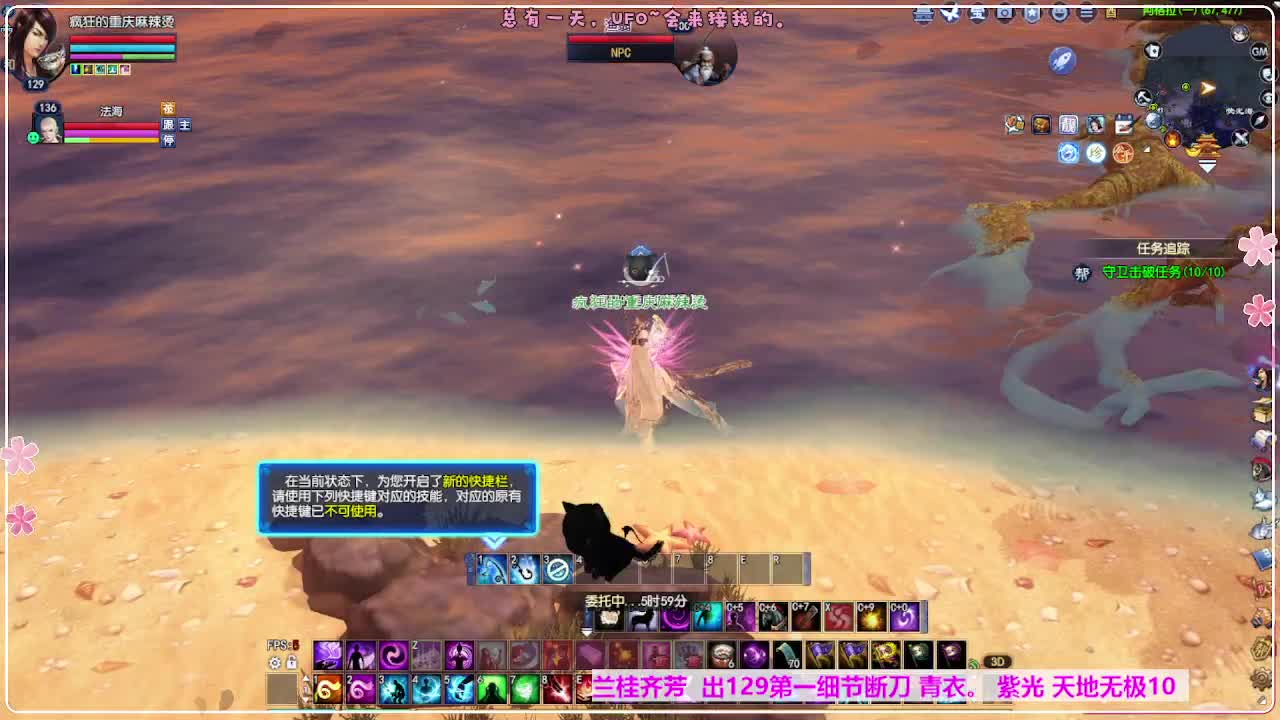Click the zoom arrow below the minimap
The height and width of the screenshot is (720, 1280).
click(1205, 166)
